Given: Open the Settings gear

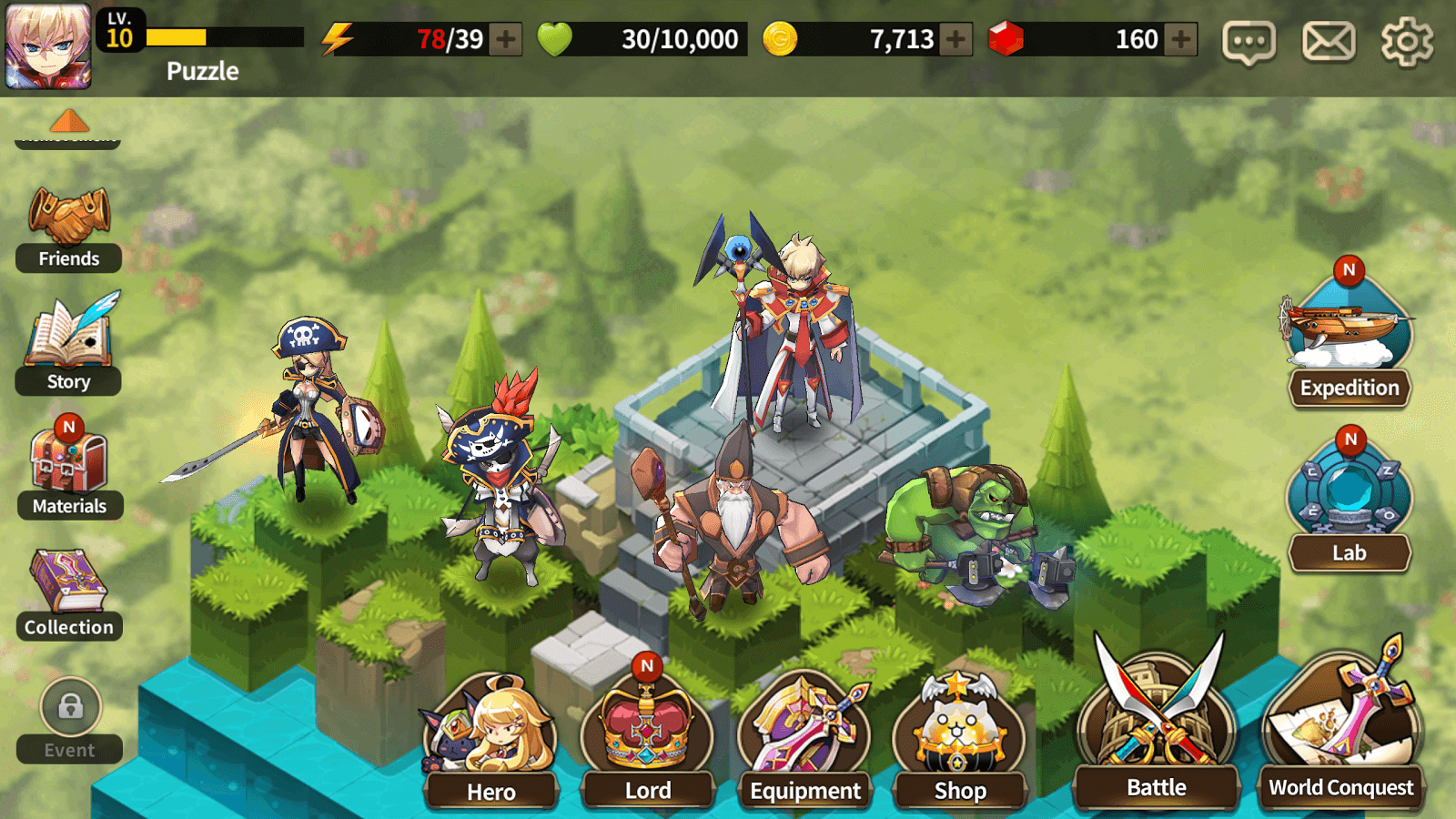Looking at the screenshot, I should pyautogui.click(x=1406, y=40).
